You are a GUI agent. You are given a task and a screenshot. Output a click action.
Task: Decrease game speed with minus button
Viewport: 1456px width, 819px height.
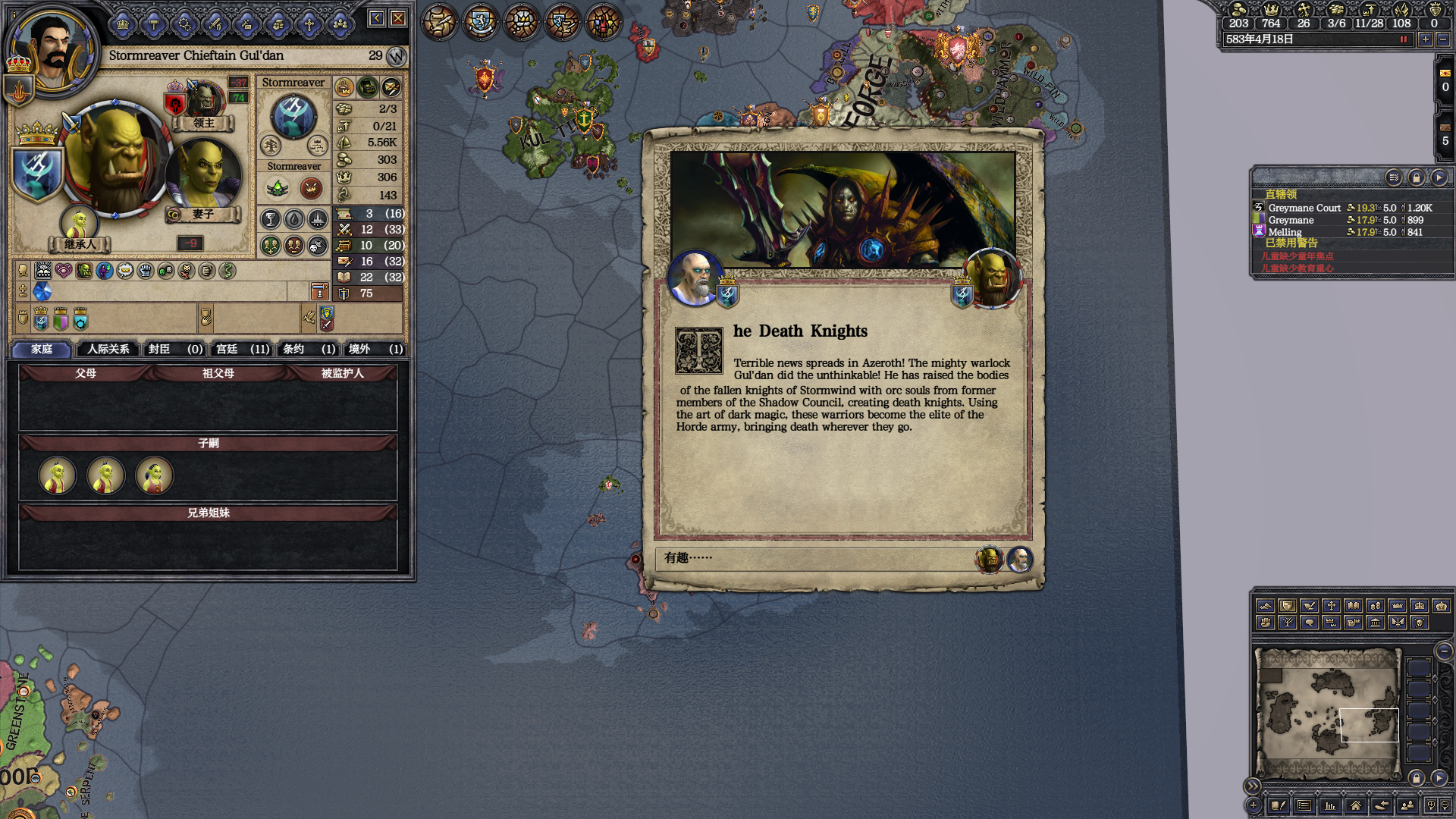click(x=1442, y=39)
